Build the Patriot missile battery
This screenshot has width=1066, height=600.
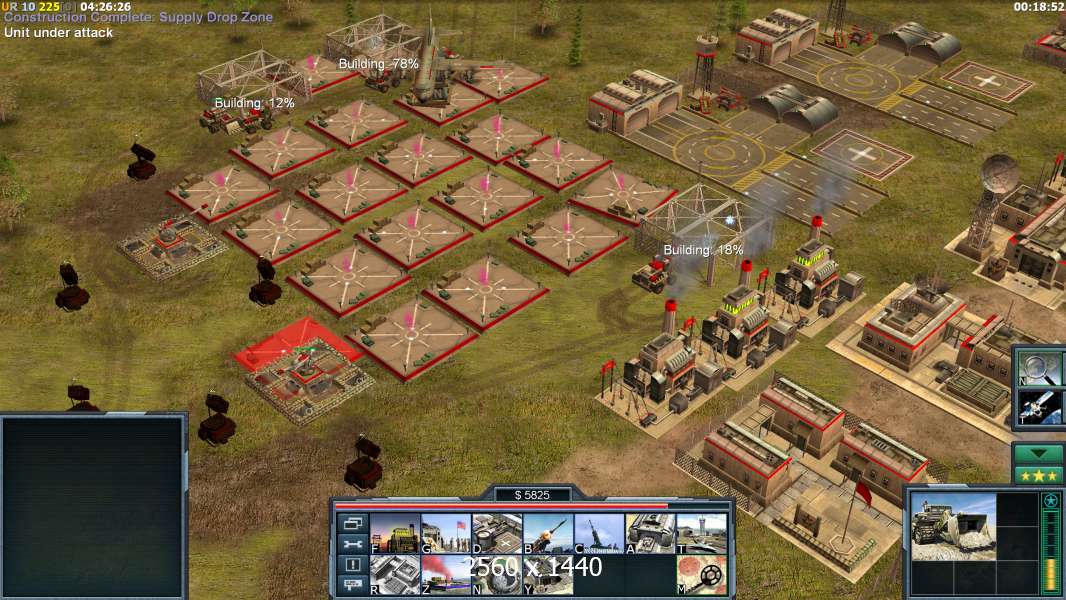548,534
